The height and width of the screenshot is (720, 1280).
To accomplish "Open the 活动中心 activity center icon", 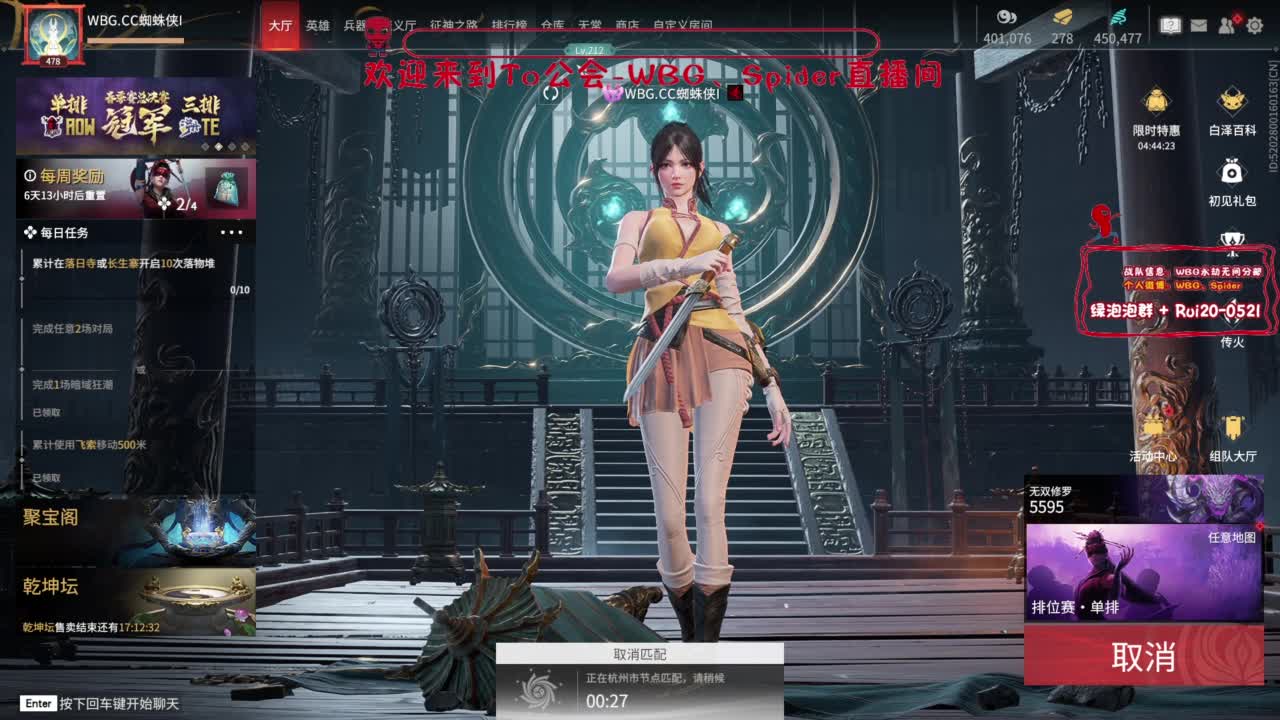I will 1154,428.
